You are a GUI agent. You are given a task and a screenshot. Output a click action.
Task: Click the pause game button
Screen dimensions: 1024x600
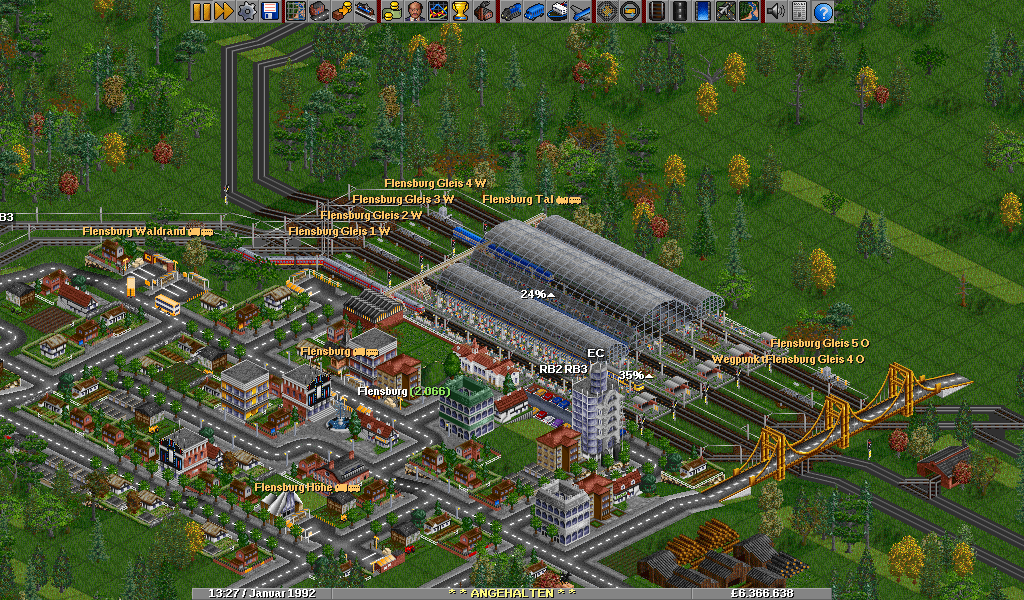(201, 12)
